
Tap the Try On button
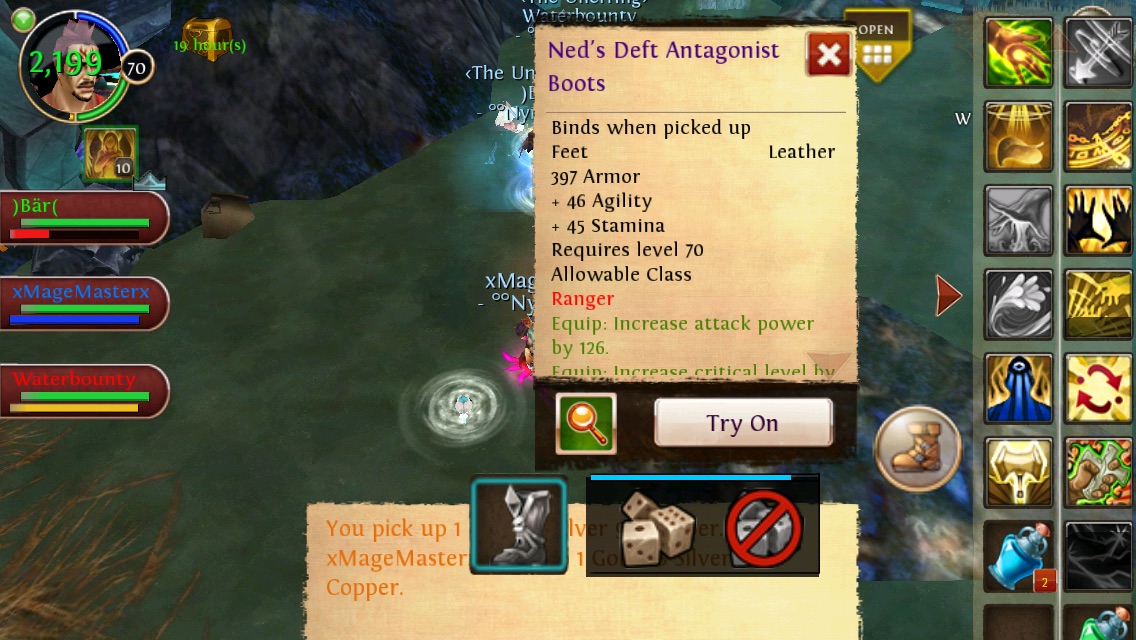743,423
